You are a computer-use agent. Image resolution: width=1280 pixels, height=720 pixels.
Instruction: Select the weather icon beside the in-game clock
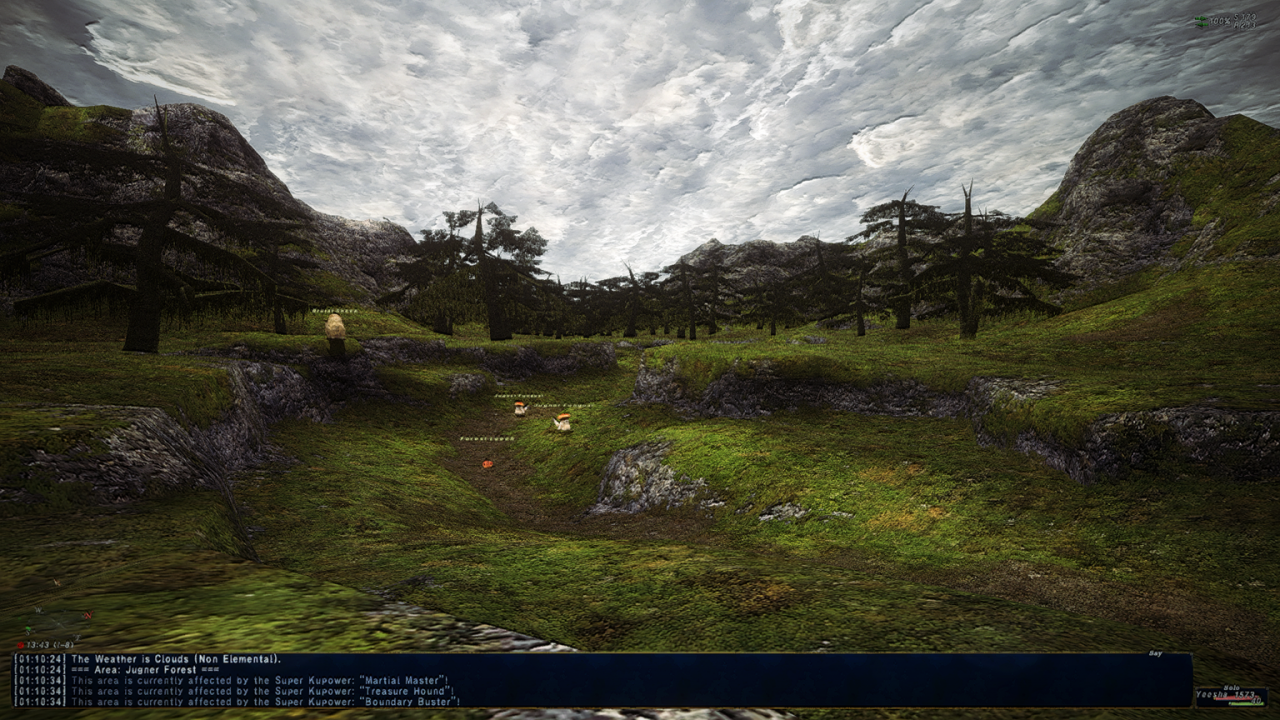[20, 645]
